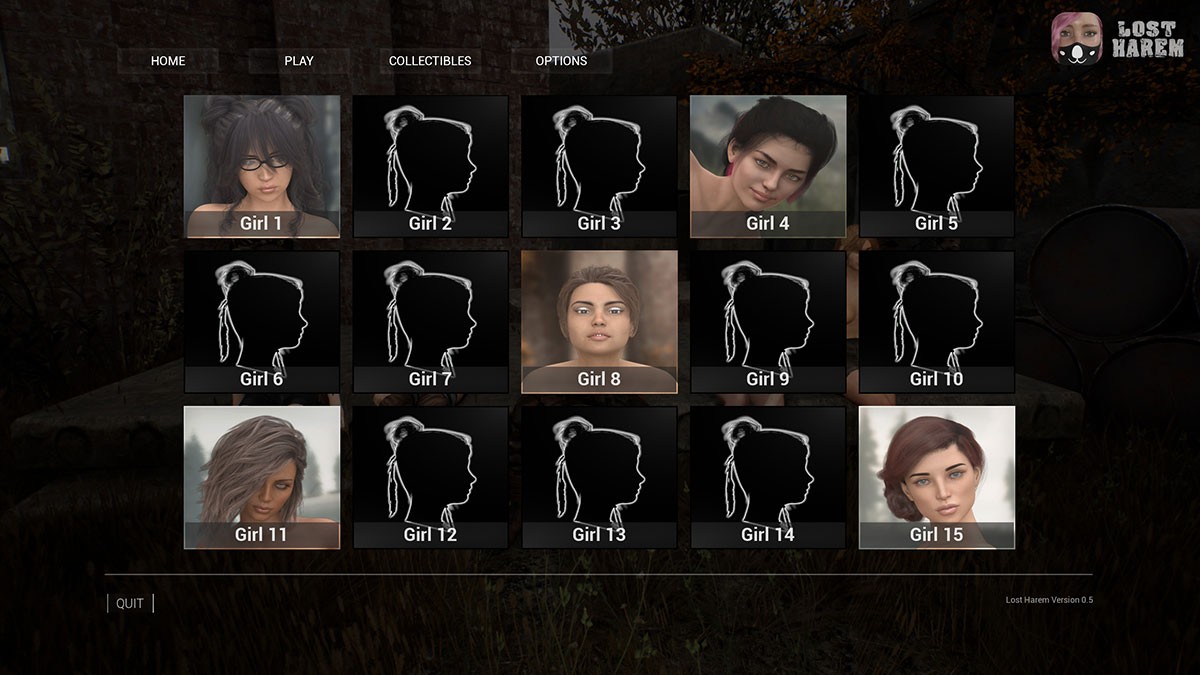
Task: Open the Girl 4 portrait
Action: pyautogui.click(x=768, y=166)
